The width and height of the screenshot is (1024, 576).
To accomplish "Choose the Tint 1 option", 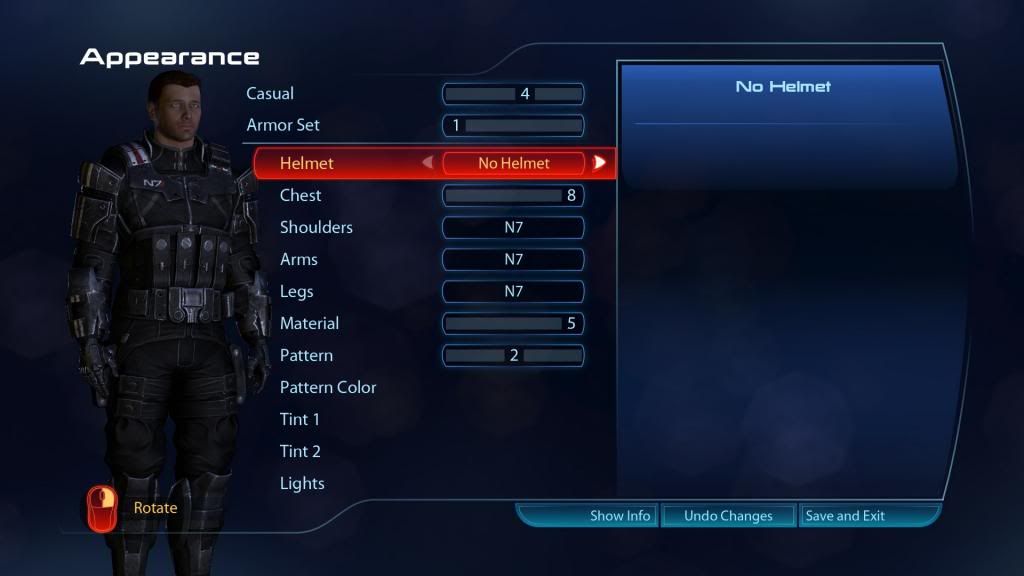I will (300, 419).
